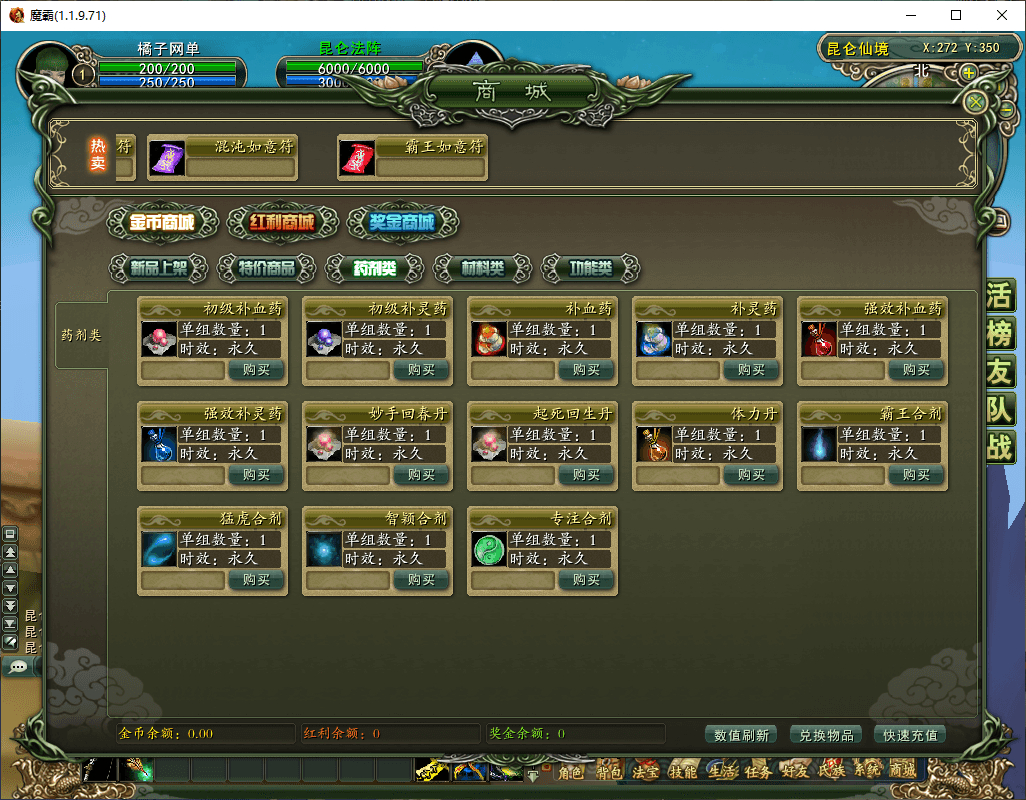
Task: Select the 霸王合剂 item icon
Action: [x=820, y=443]
